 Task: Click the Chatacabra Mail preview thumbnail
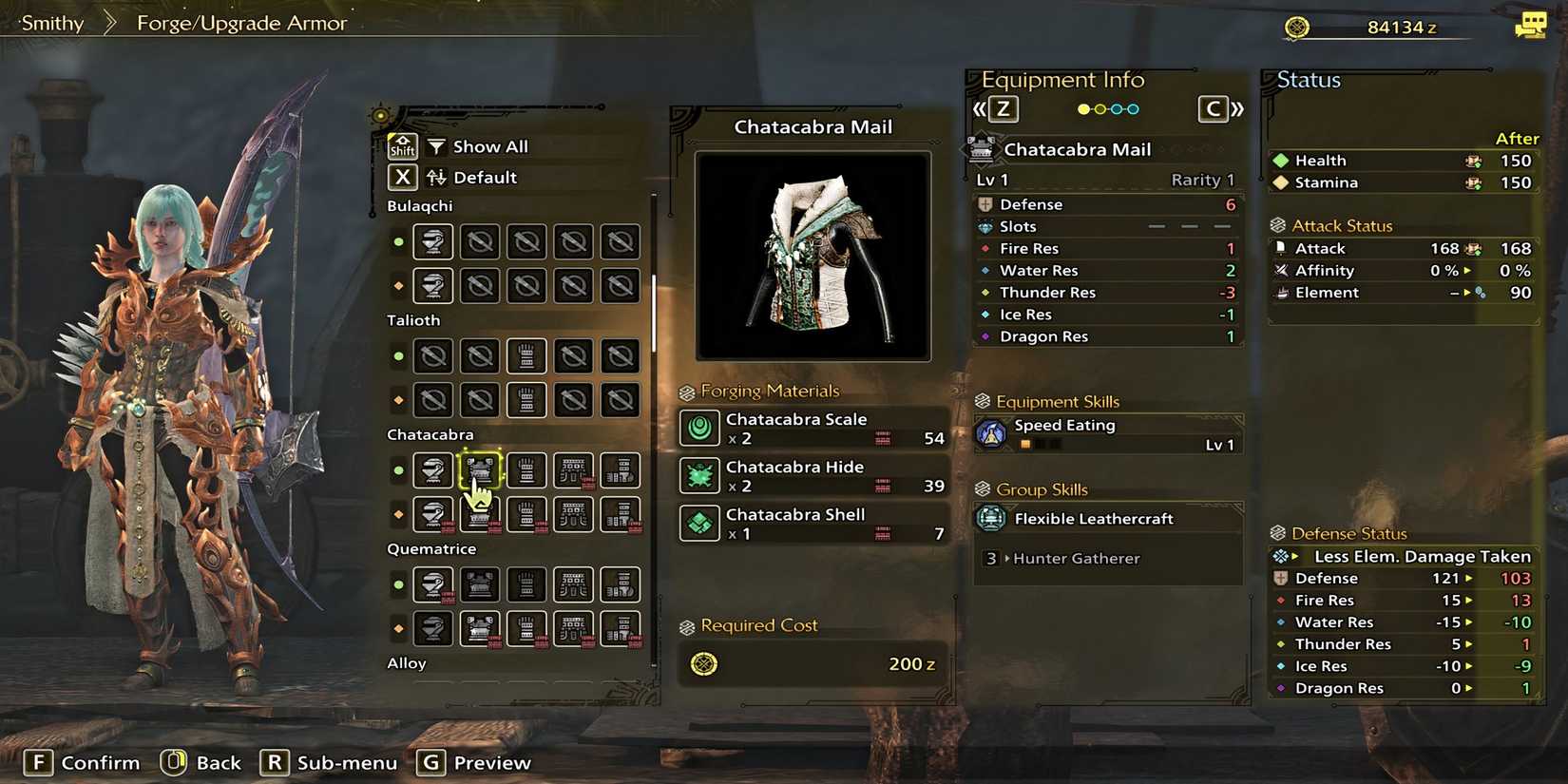pos(813,254)
